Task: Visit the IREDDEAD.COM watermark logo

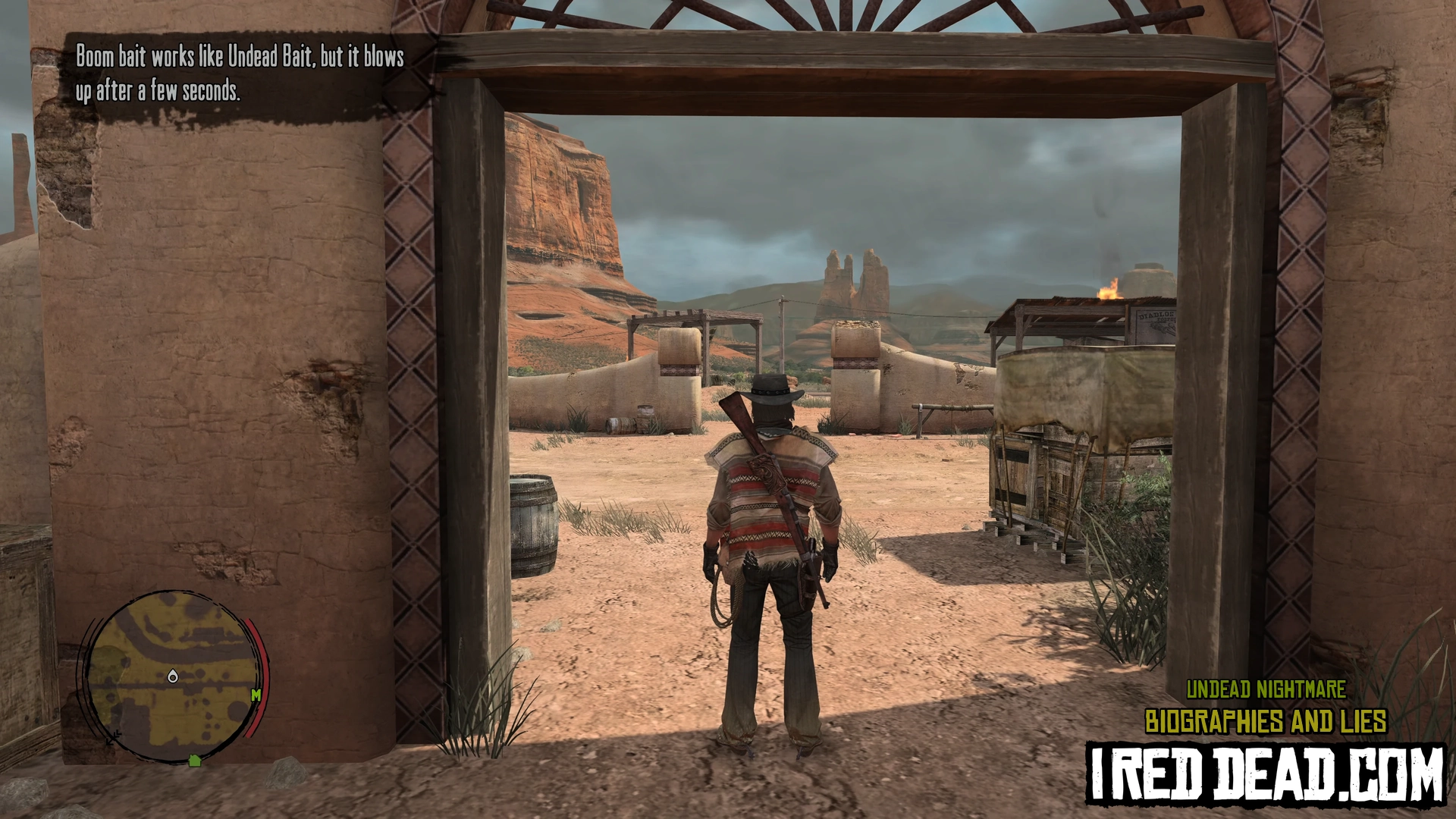Action: click(1265, 773)
